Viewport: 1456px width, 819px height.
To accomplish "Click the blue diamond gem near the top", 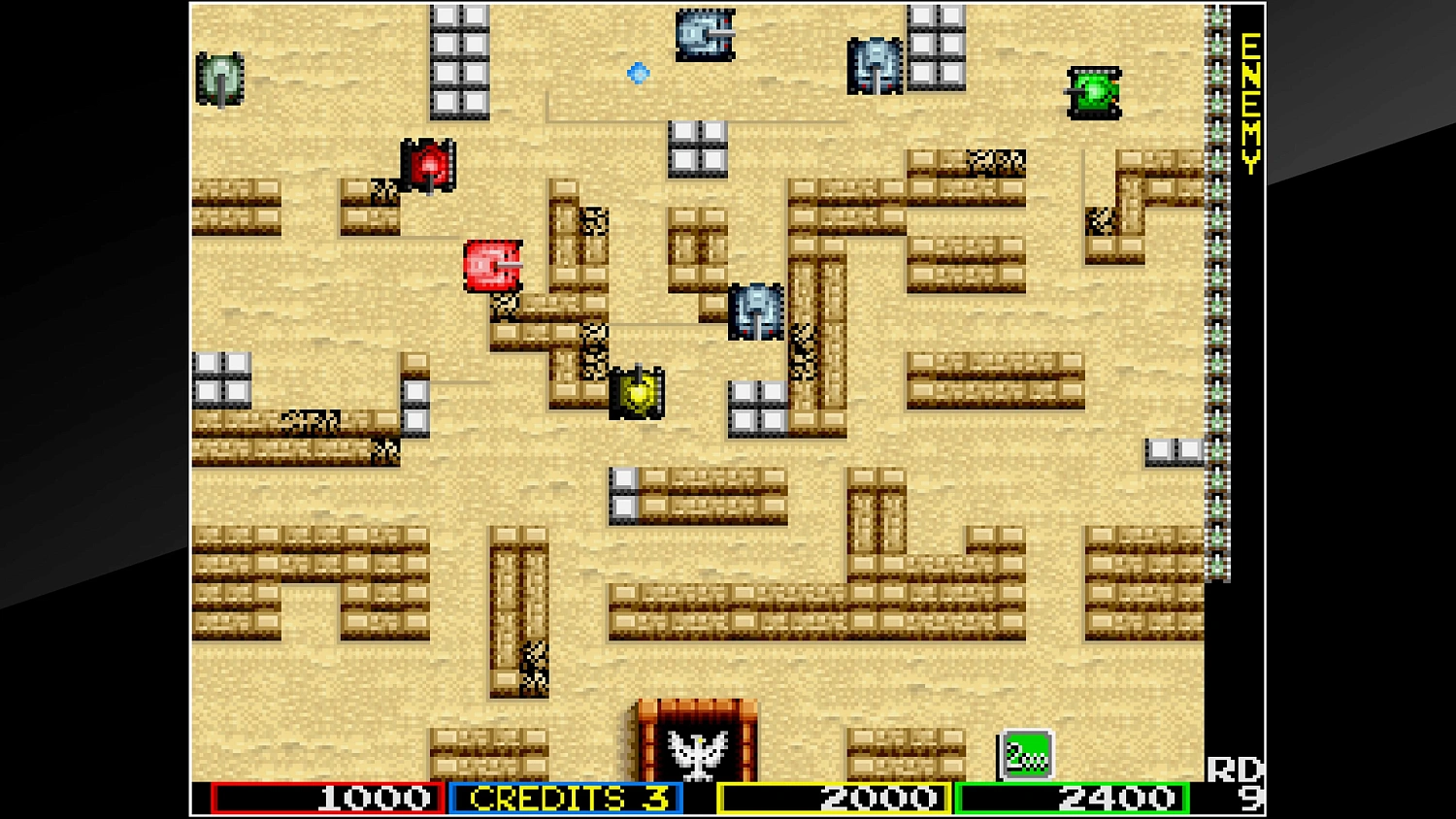I will (638, 75).
